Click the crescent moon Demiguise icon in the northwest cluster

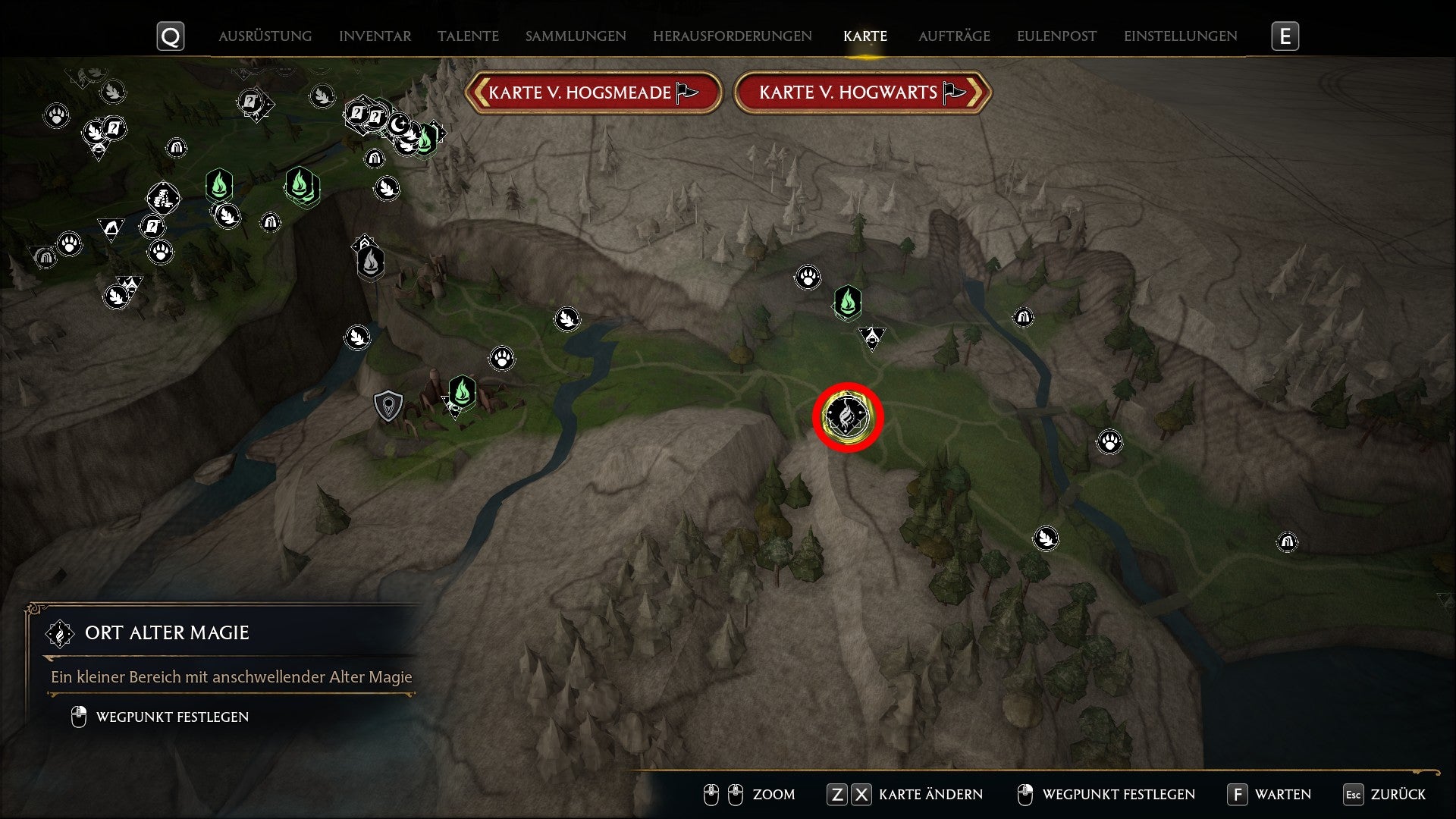398,125
